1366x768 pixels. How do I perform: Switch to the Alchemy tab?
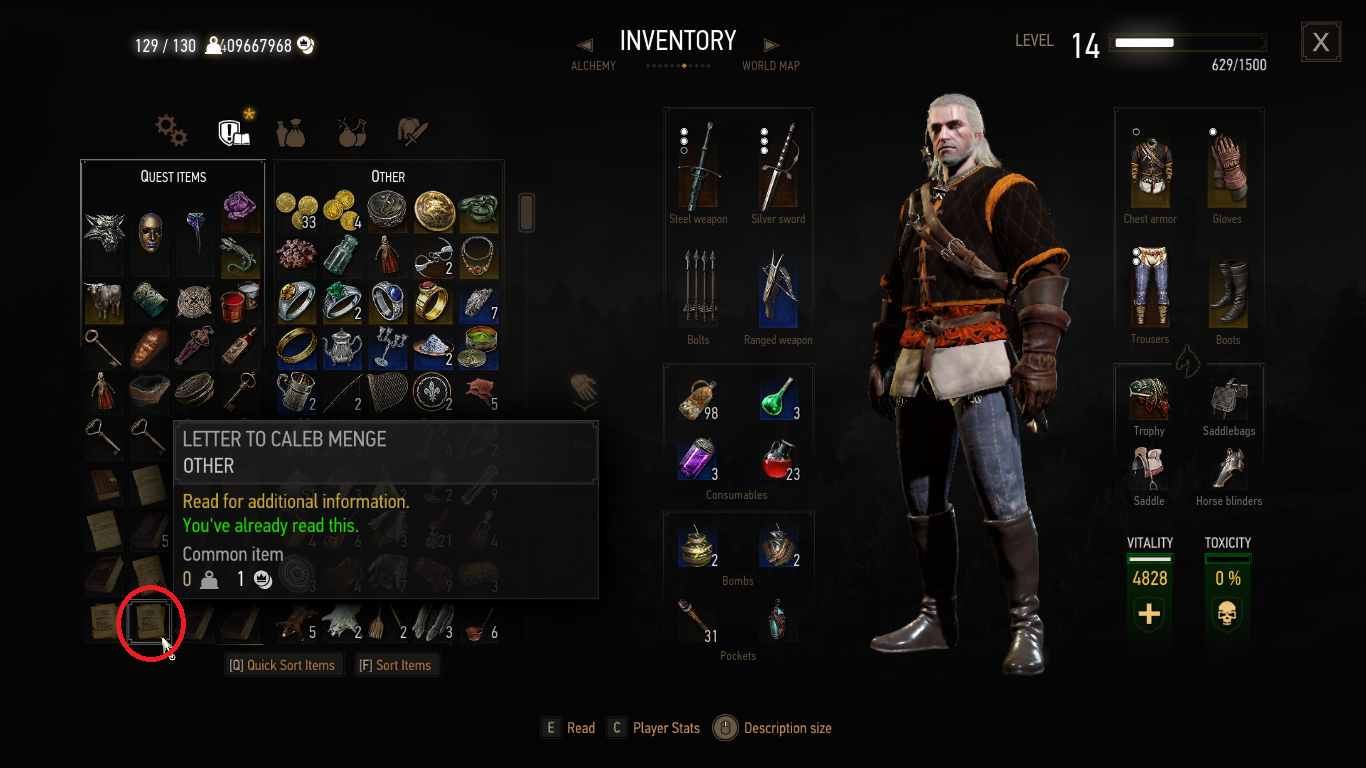click(x=593, y=65)
